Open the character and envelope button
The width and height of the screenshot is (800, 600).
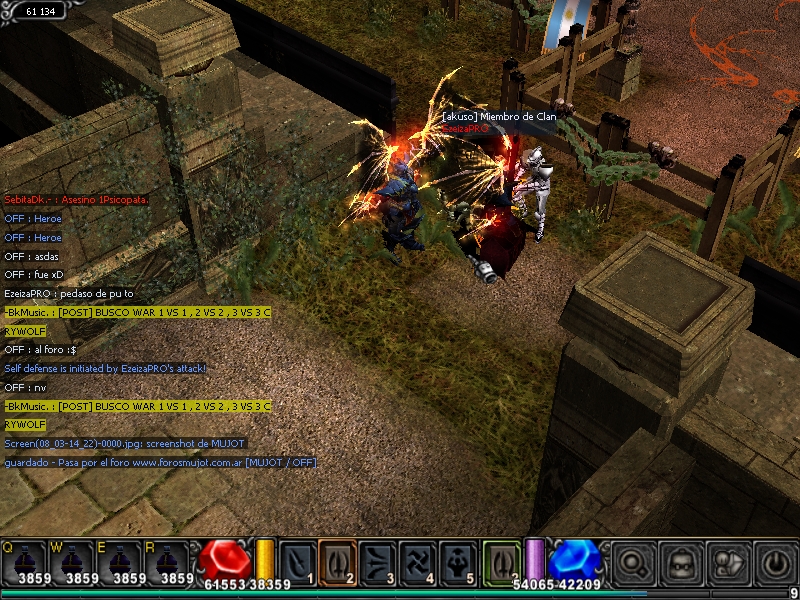click(728, 562)
